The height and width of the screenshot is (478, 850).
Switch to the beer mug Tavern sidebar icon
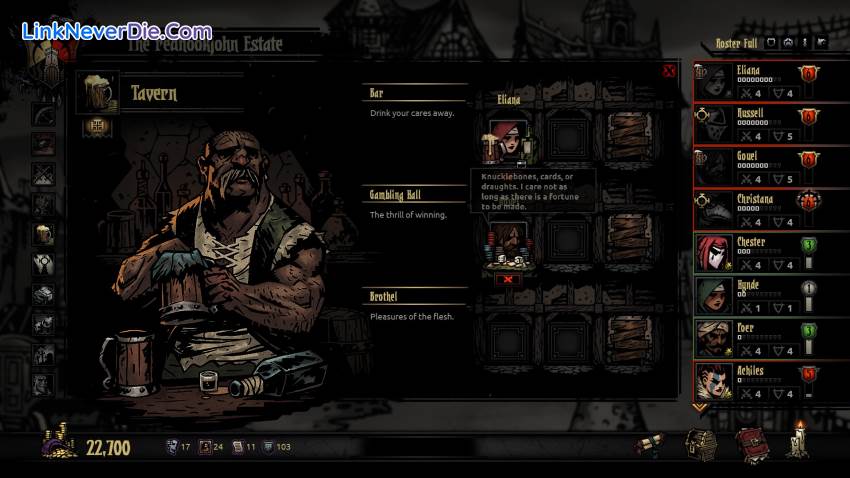[x=43, y=234]
